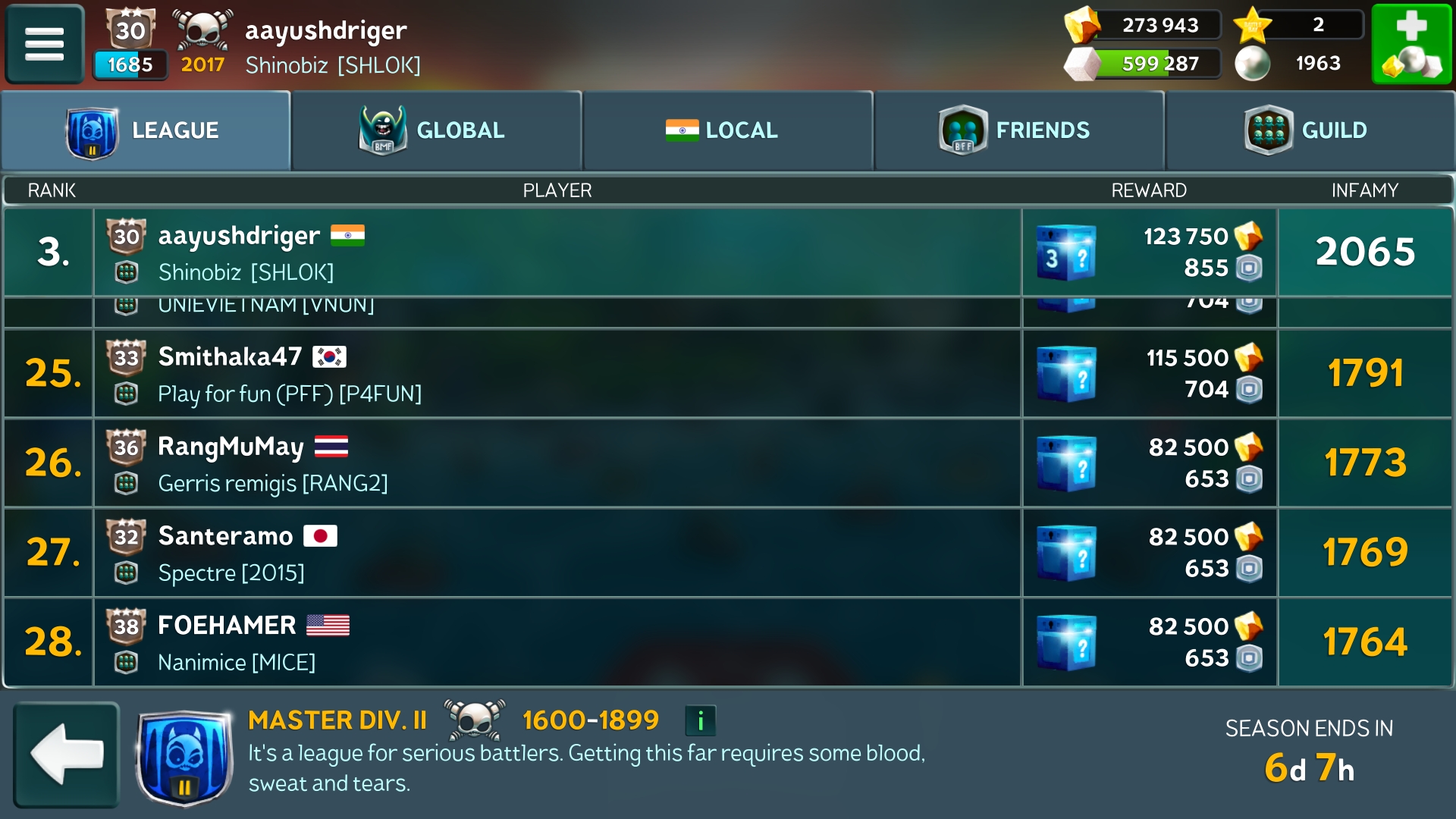1456x819 pixels.
Task: Go back with the white arrow button
Action: tap(67, 755)
